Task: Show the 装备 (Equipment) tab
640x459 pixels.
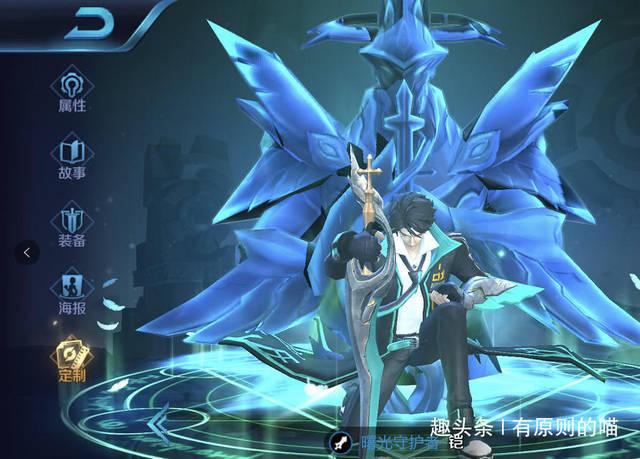Action: pos(71,224)
